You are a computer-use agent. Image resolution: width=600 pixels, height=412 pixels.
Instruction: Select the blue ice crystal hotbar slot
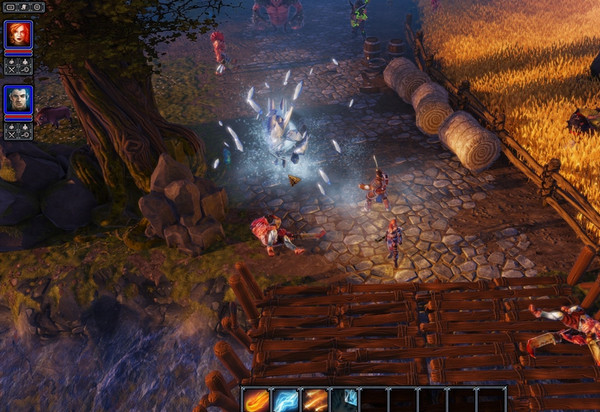pos(346,399)
